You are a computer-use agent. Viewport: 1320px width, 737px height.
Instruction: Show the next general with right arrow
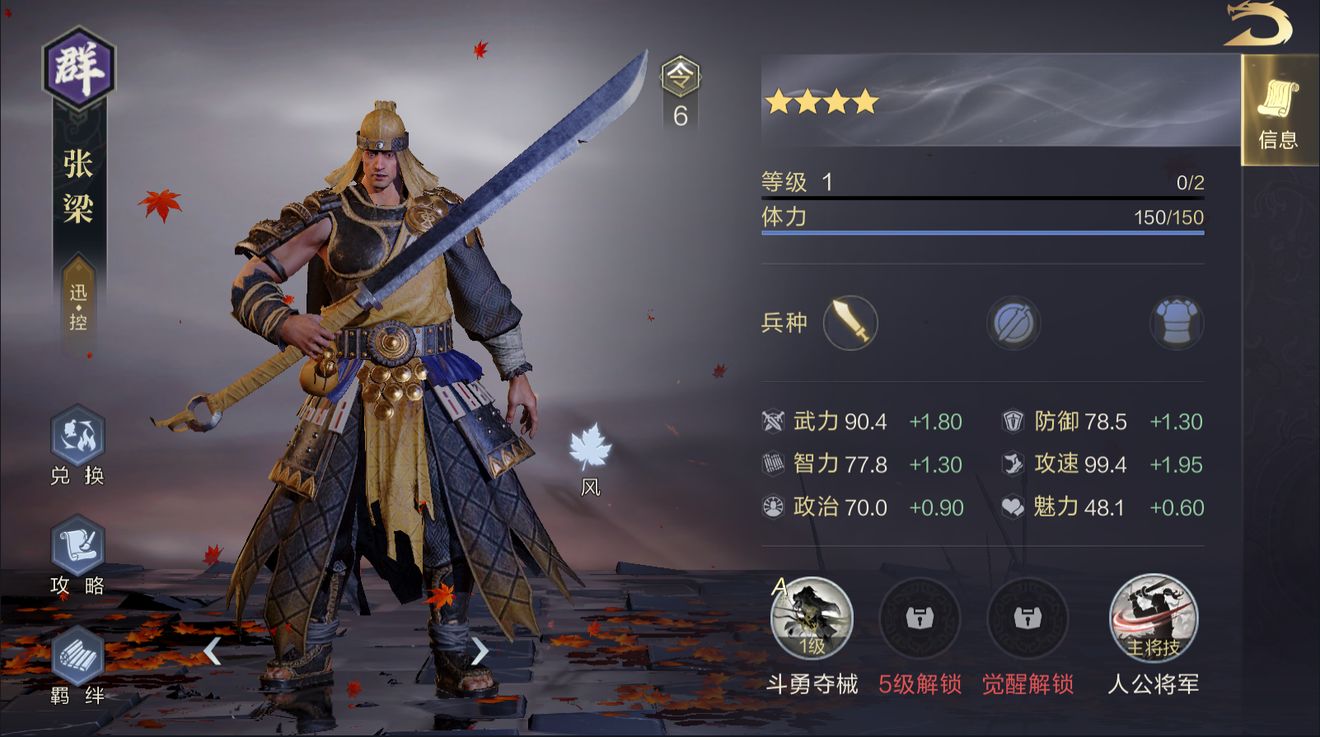tap(480, 651)
